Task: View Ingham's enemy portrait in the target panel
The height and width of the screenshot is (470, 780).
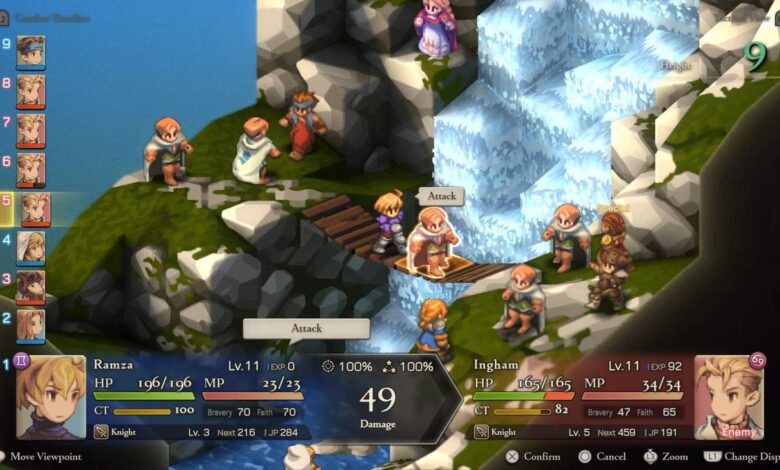Action: coord(729,397)
